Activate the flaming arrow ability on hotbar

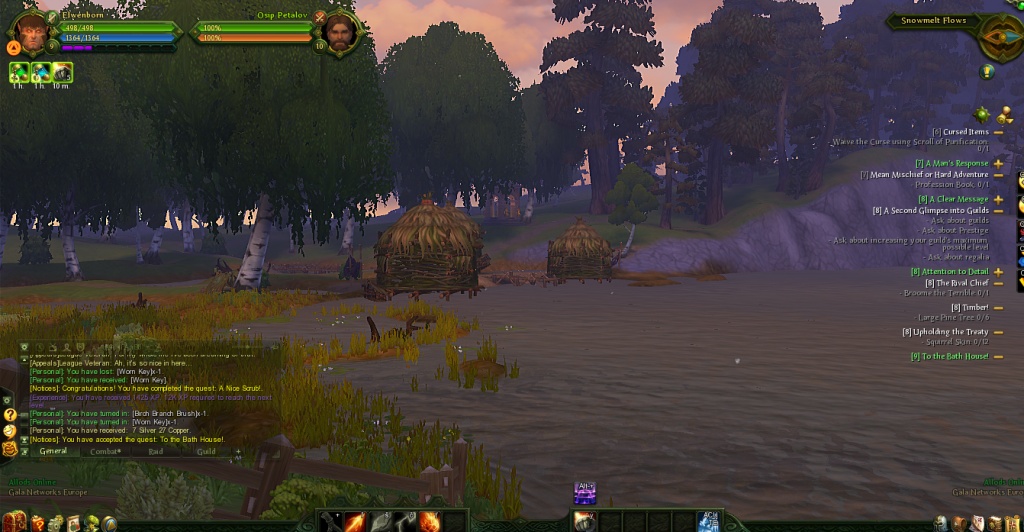pos(355,521)
